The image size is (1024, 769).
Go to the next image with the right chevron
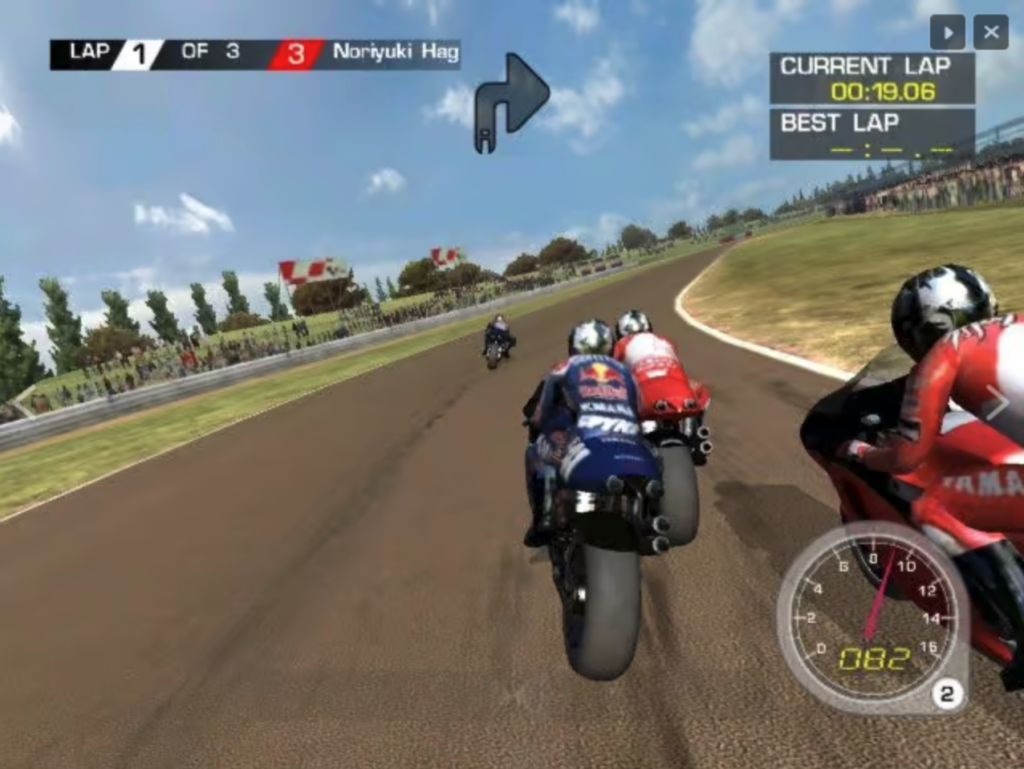pyautogui.click(x=996, y=402)
